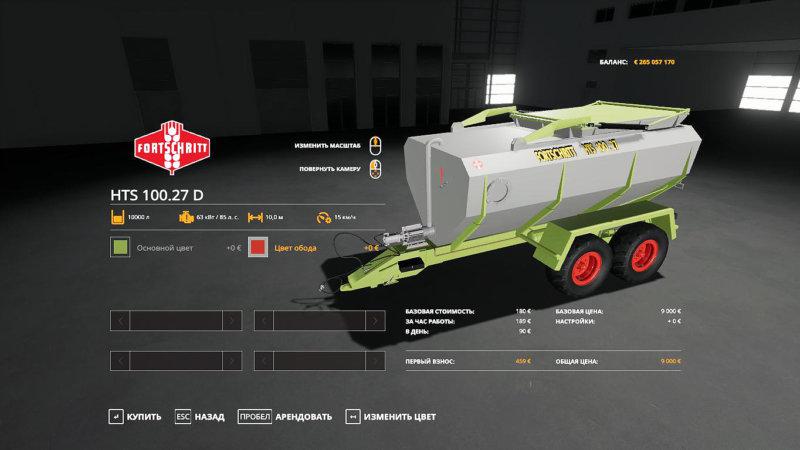The width and height of the screenshot is (800, 450).
Task: Activate the Изменить цвет button
Action: (x=392, y=416)
